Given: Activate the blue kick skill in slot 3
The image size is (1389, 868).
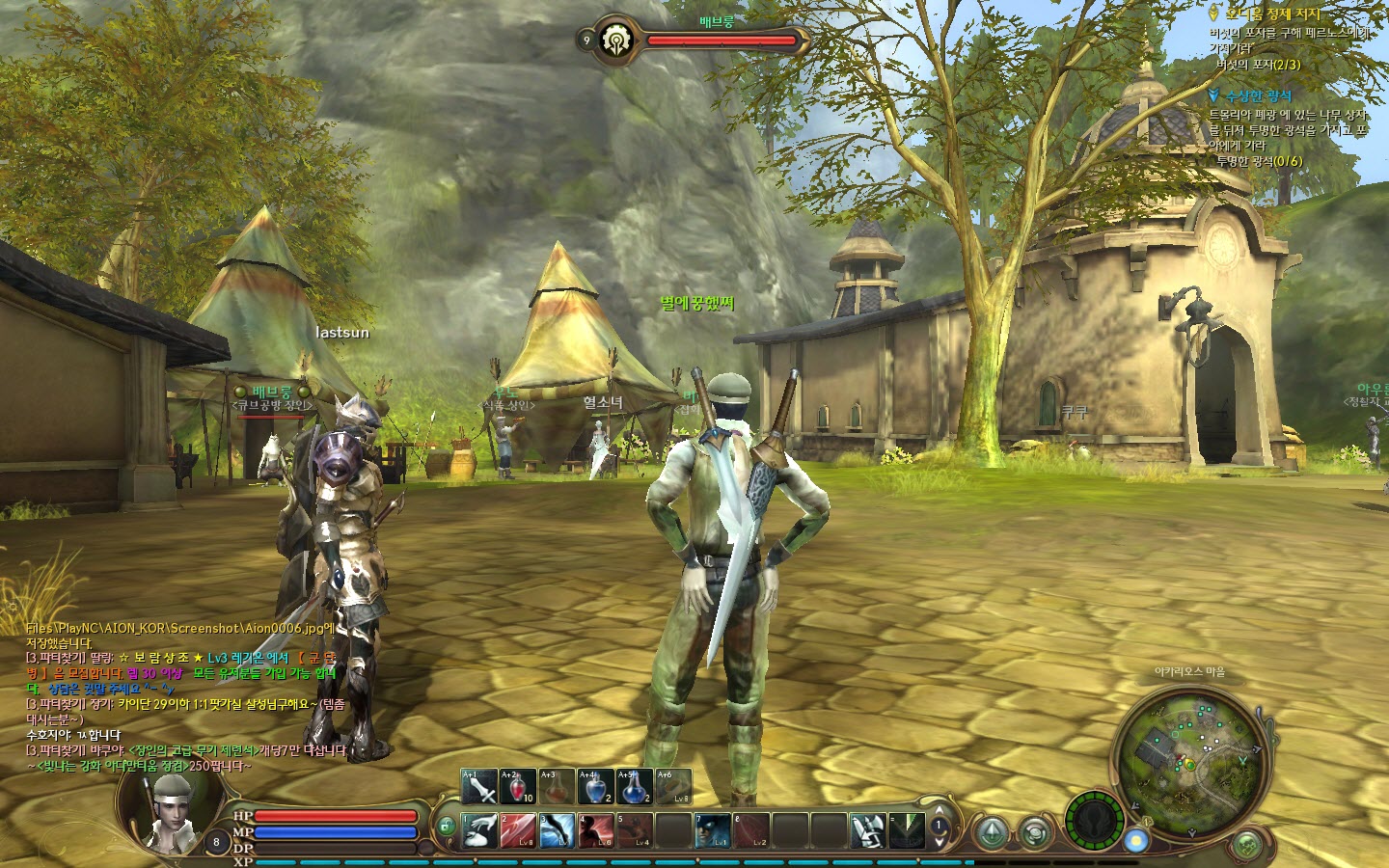Looking at the screenshot, I should [x=557, y=830].
